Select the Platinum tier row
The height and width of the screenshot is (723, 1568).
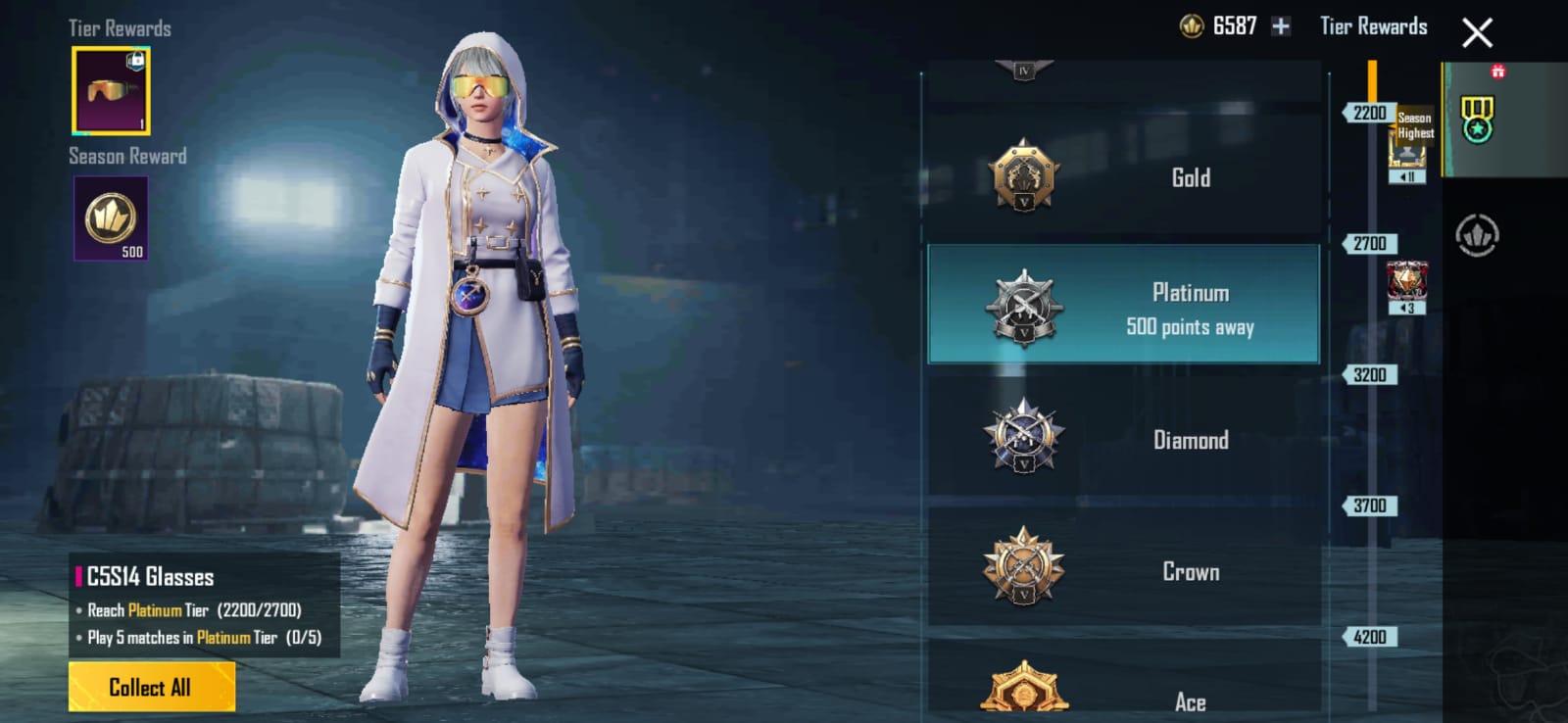tap(1123, 305)
